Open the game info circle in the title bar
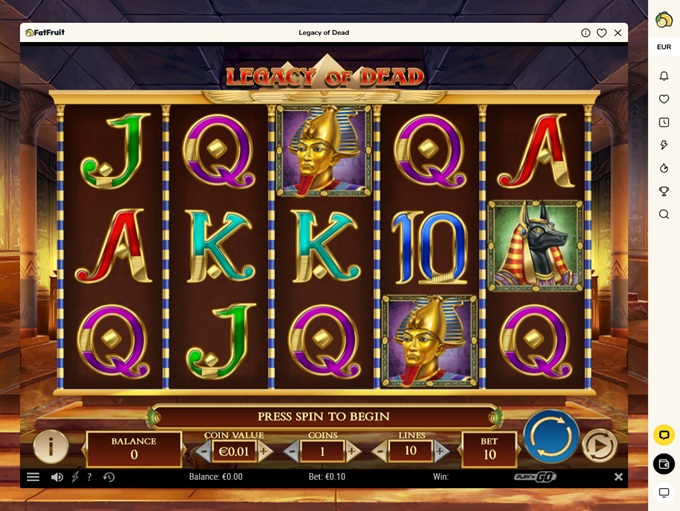This screenshot has width=680, height=511. click(586, 33)
